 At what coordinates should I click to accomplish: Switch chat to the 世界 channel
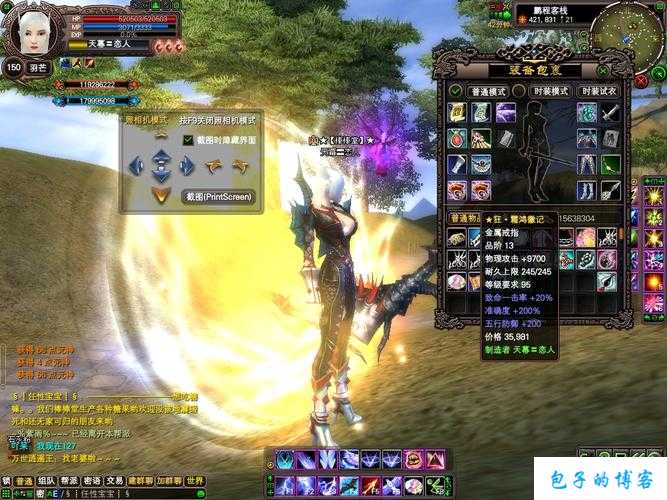[195, 480]
